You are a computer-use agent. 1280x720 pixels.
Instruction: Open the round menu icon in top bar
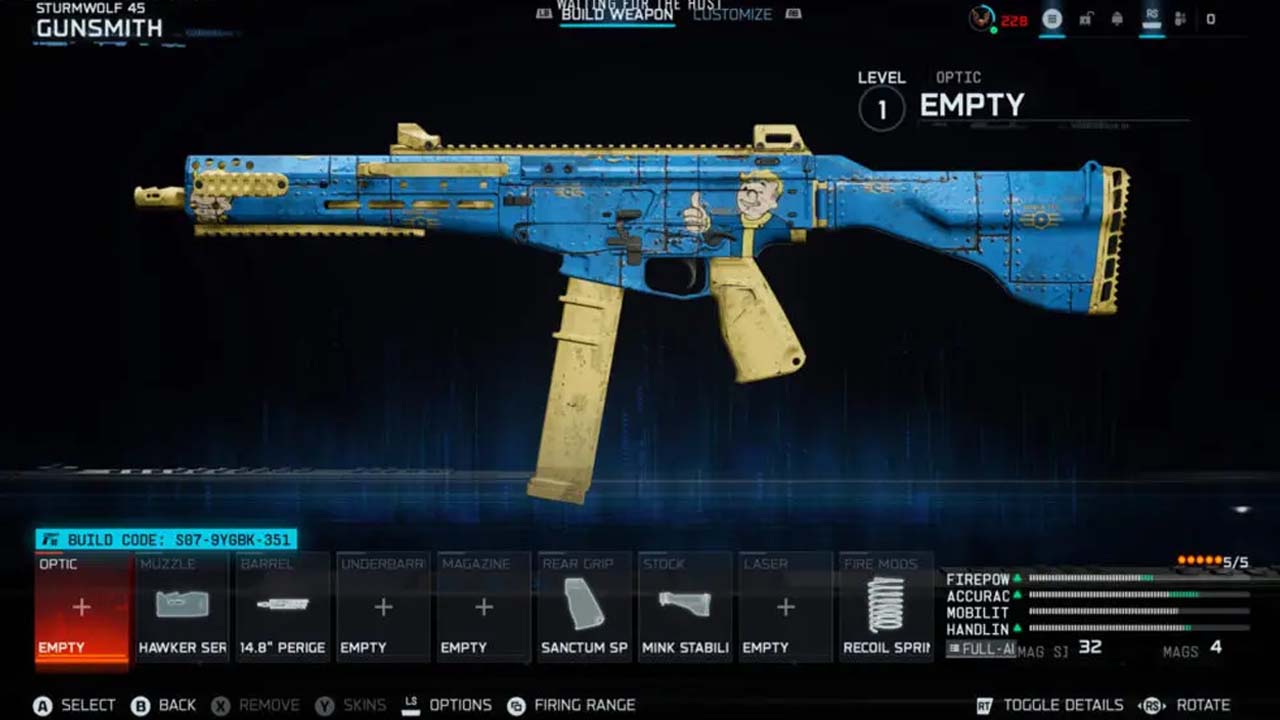pos(1052,18)
